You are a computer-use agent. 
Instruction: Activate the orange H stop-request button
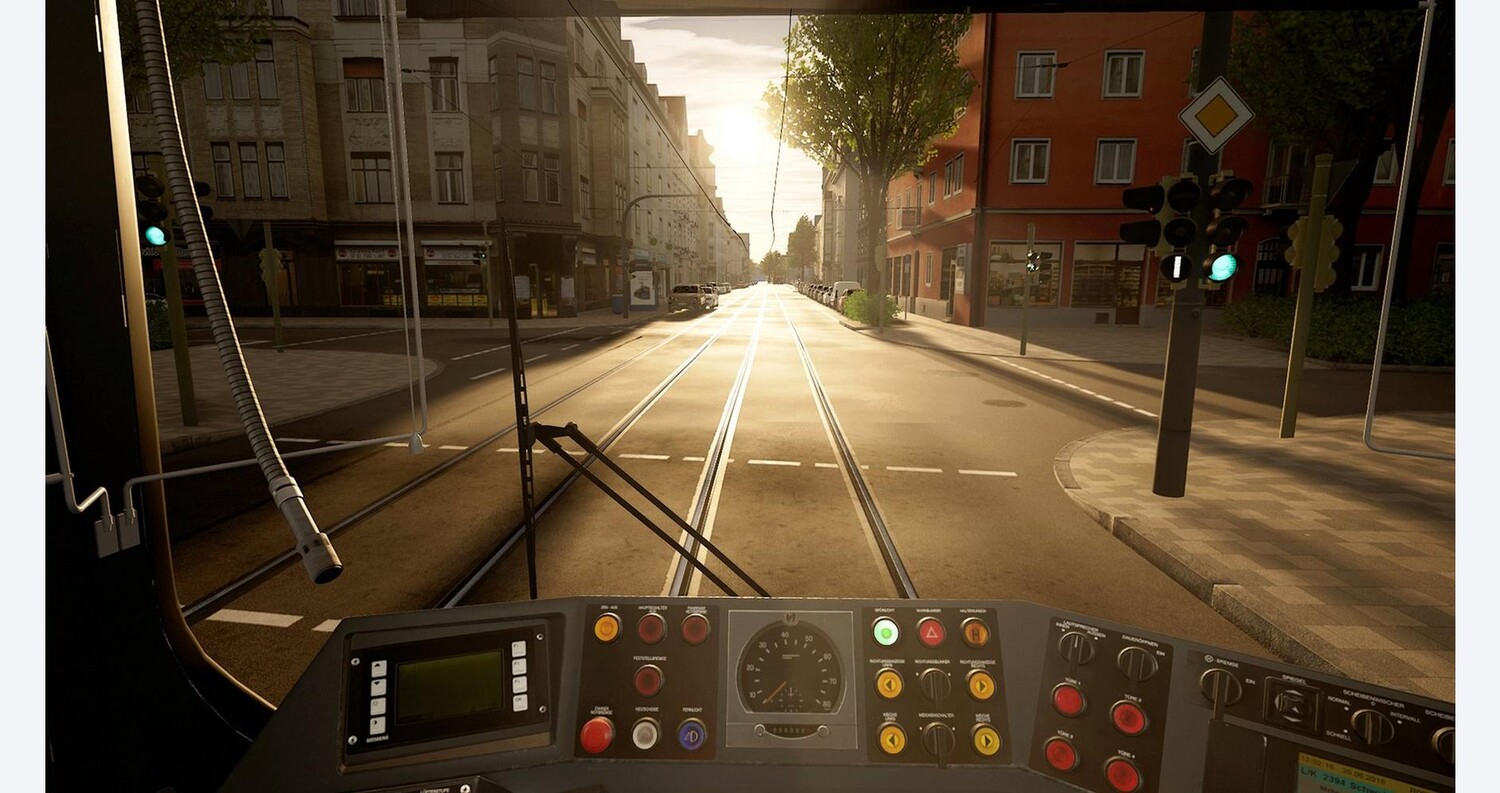[975, 631]
